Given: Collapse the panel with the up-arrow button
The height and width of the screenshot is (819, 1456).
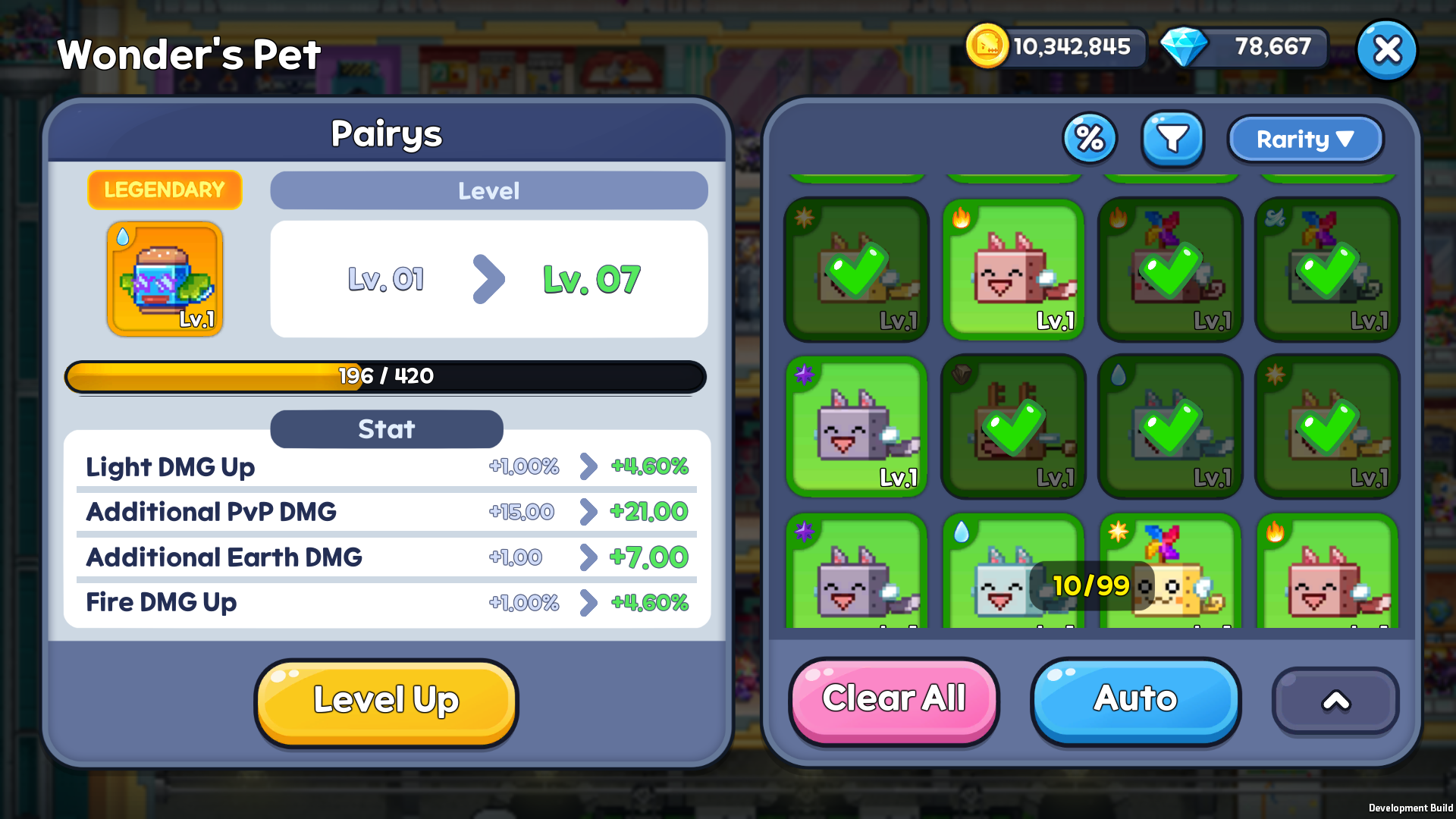Looking at the screenshot, I should tap(1335, 701).
